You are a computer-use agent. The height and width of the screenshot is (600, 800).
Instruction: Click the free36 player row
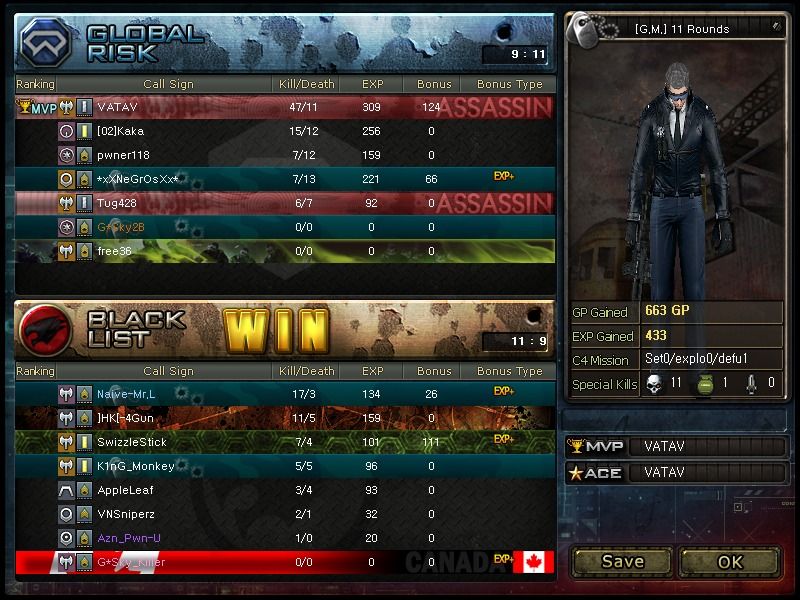(285, 251)
